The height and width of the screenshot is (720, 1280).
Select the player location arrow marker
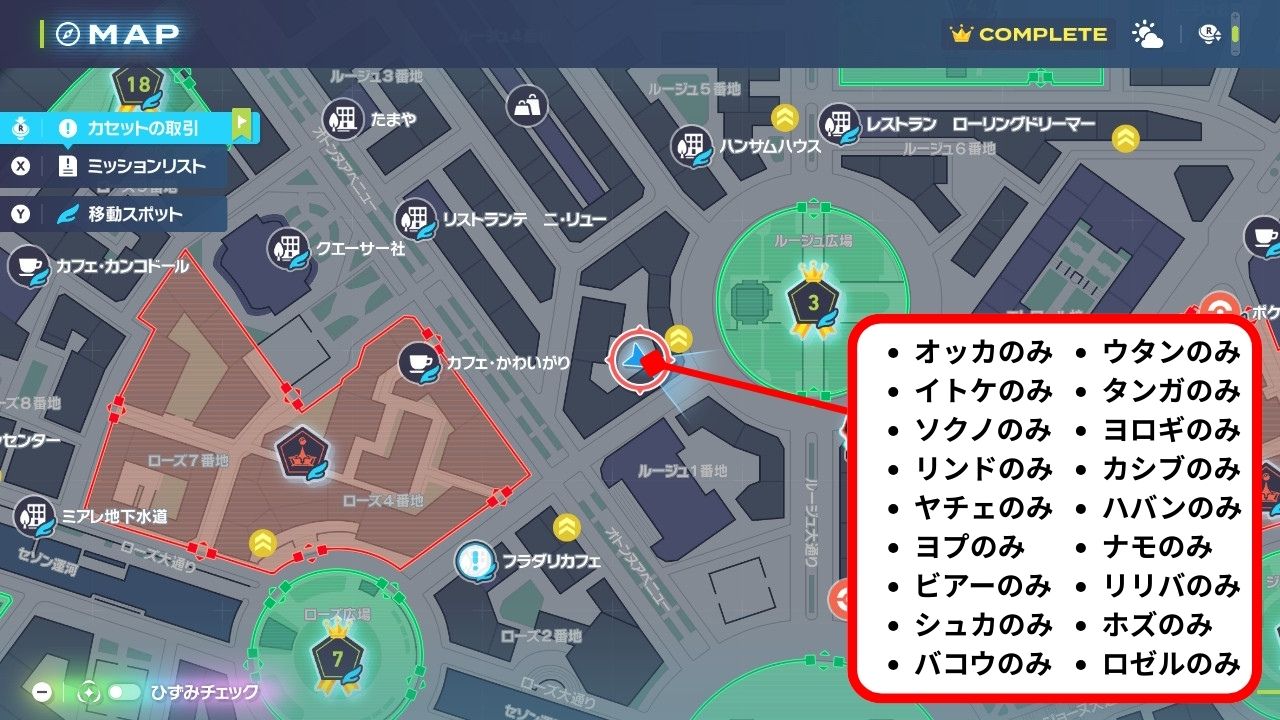pos(635,358)
